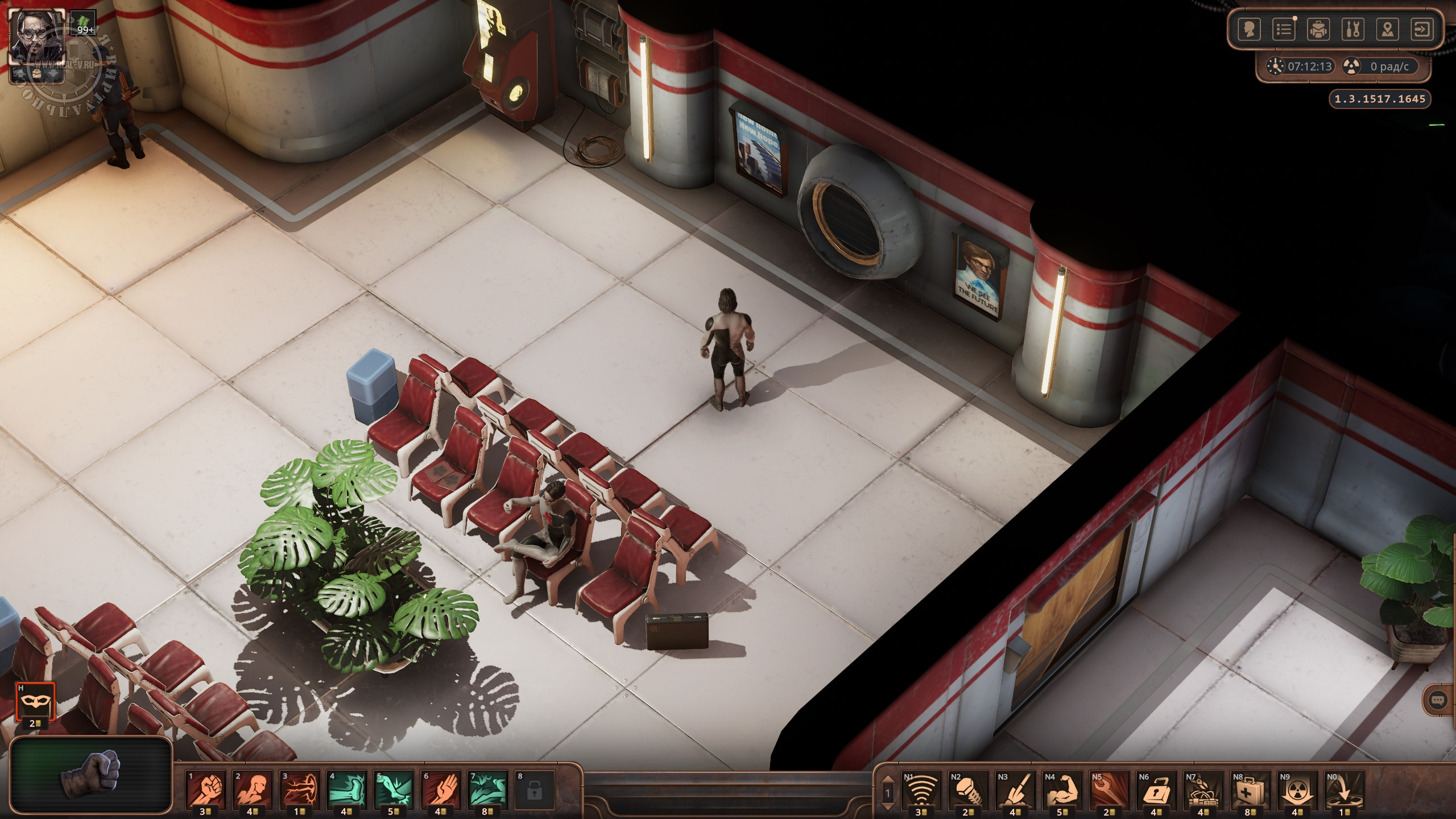Open the journal list icon

click(1284, 30)
